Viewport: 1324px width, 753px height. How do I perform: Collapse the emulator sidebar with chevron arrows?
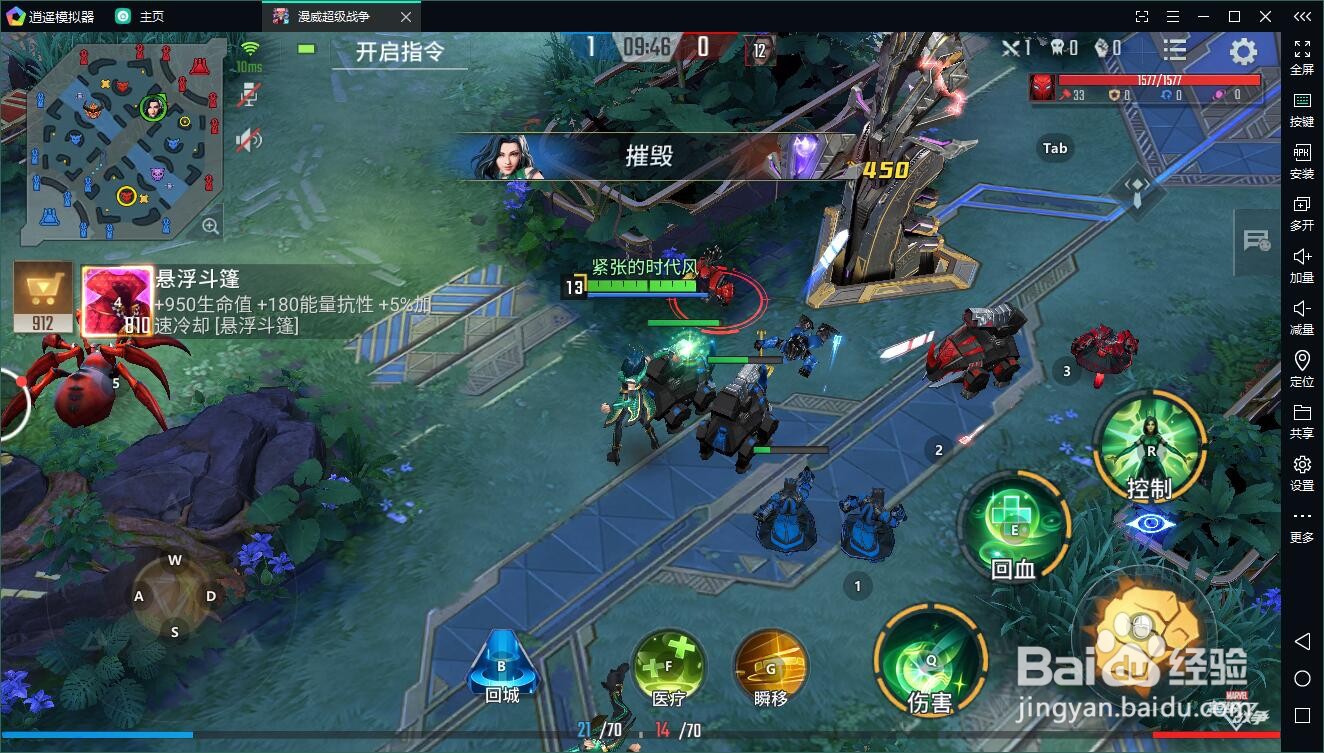[x=1301, y=16]
